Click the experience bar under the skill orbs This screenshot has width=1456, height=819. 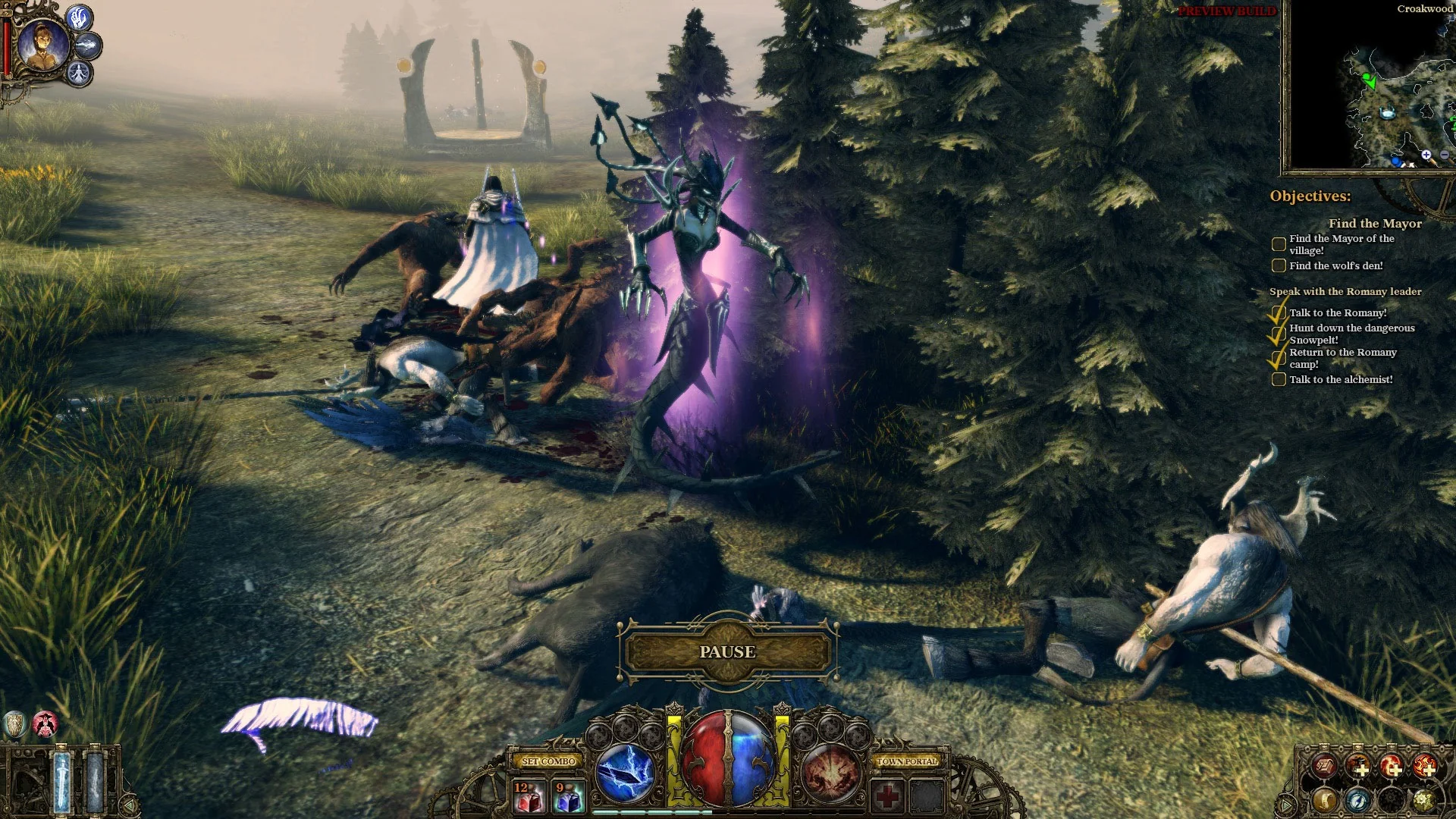tap(652, 811)
